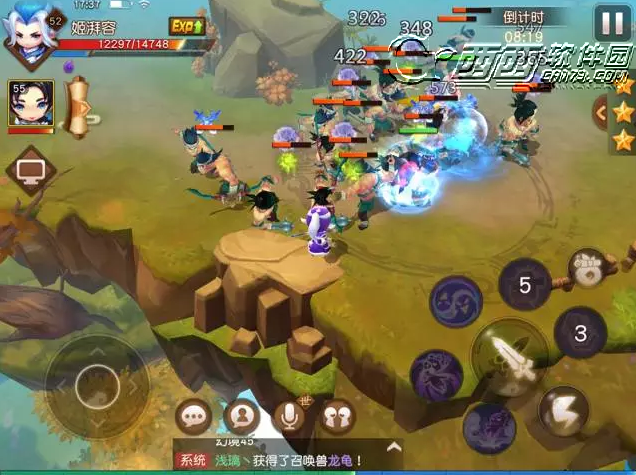Tap the Exp boost icon
This screenshot has width=636, height=475.
186,26
